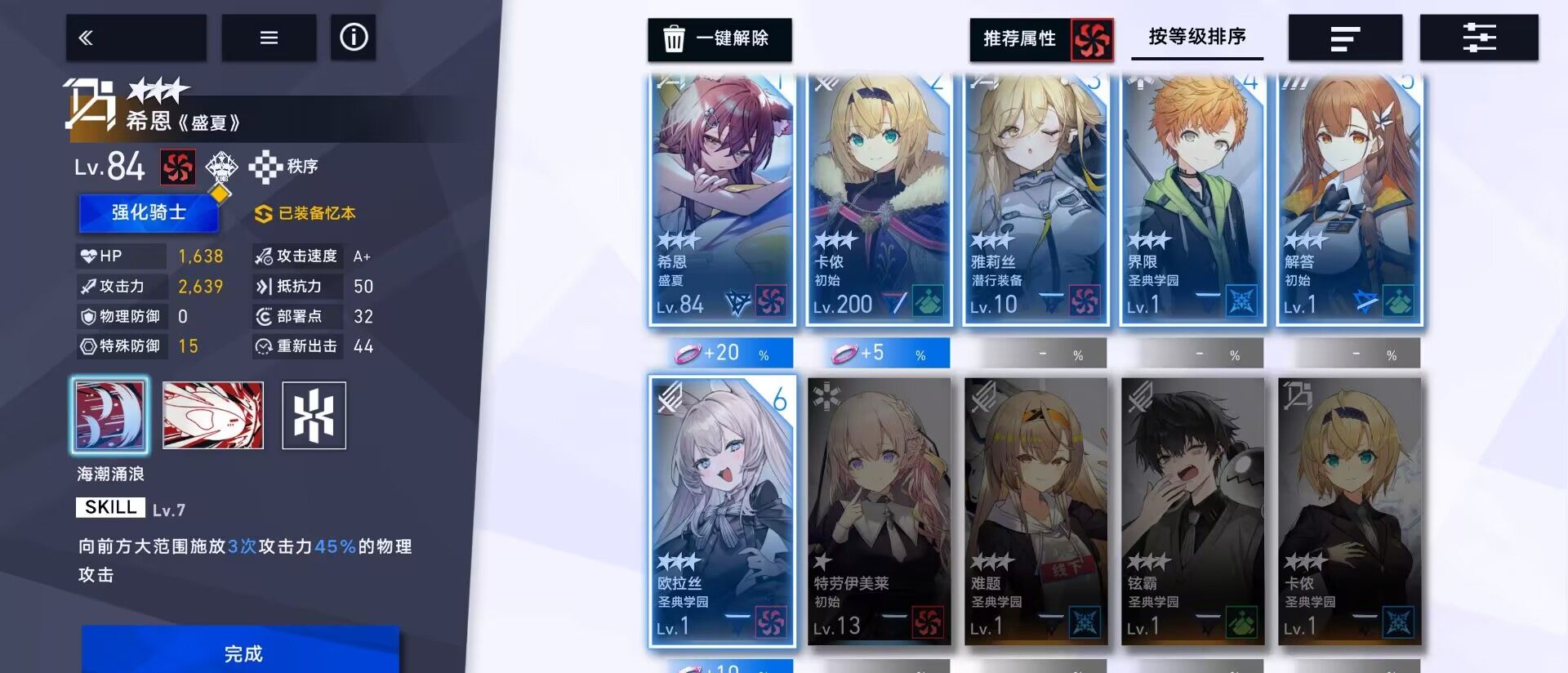Click the 已装备忆本 gold icon
The image size is (1568, 673).
(x=262, y=212)
